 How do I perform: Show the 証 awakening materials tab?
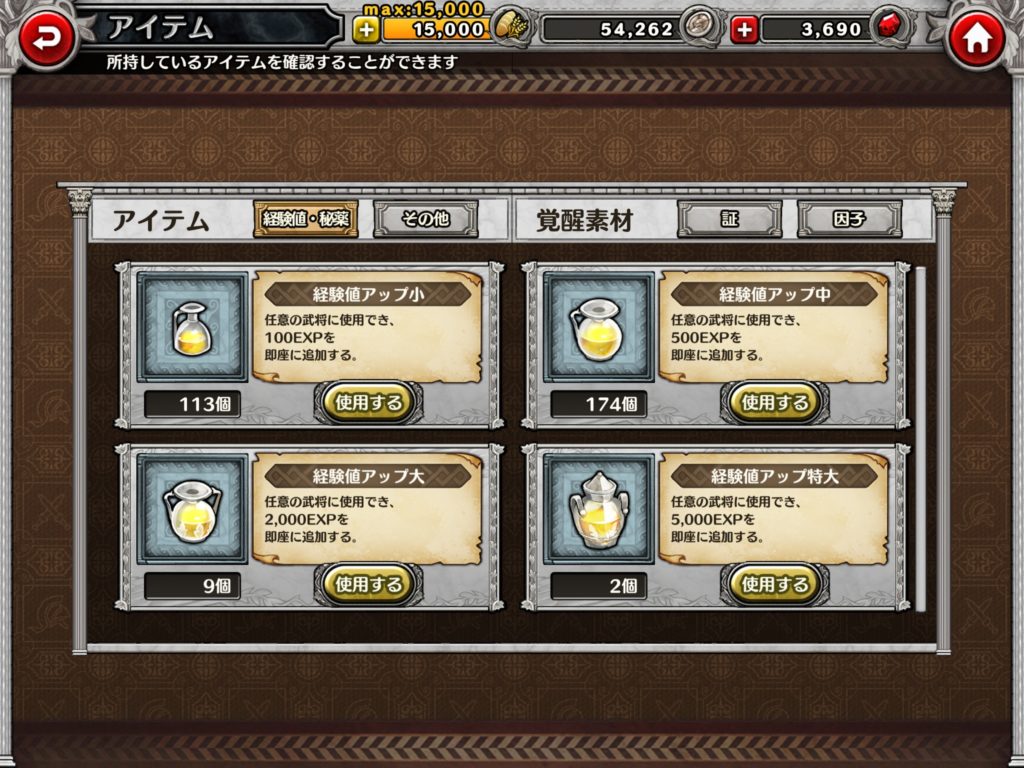pos(729,219)
